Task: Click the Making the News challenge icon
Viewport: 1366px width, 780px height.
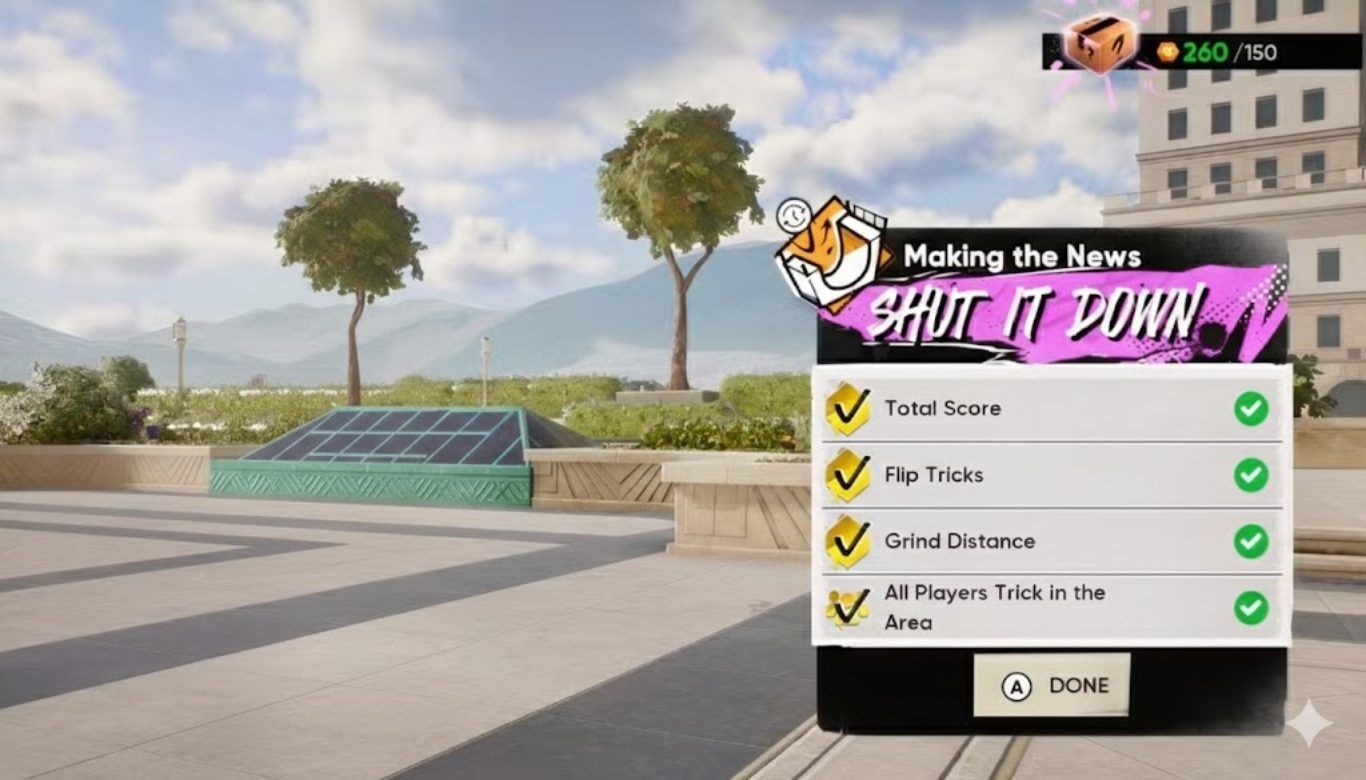Action: point(834,254)
